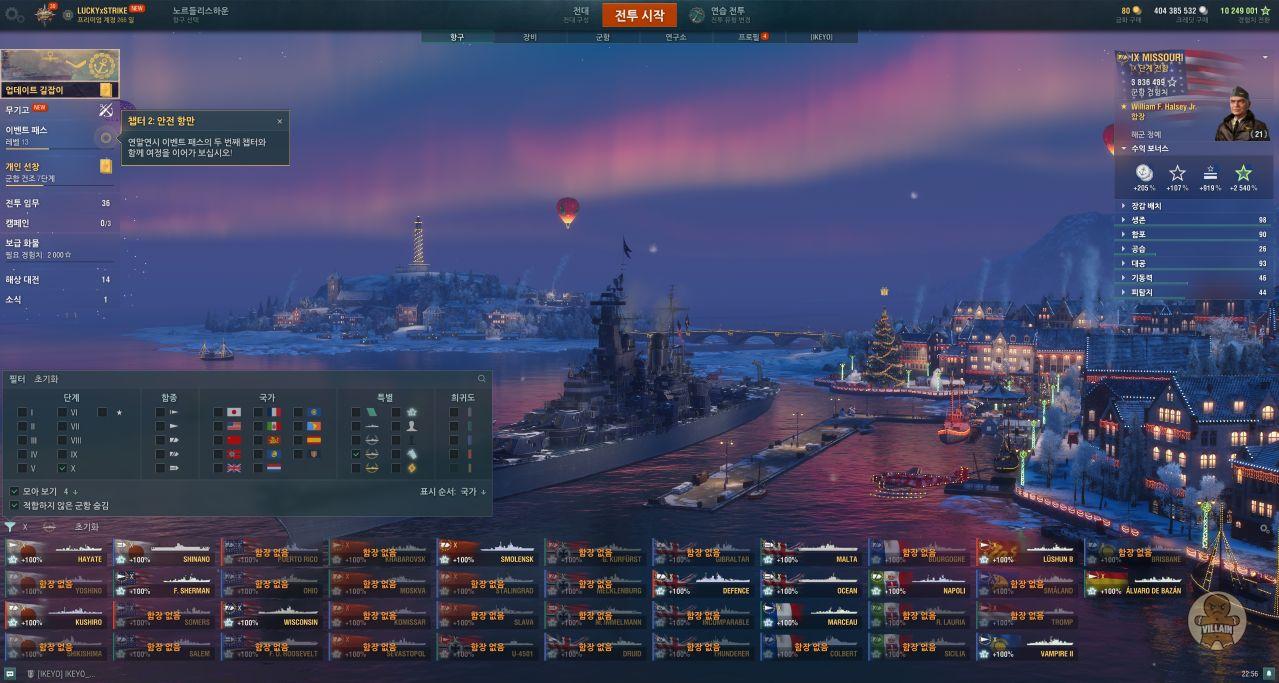Choose the Vampire II ship
The height and width of the screenshot is (683, 1279).
(x=1029, y=647)
